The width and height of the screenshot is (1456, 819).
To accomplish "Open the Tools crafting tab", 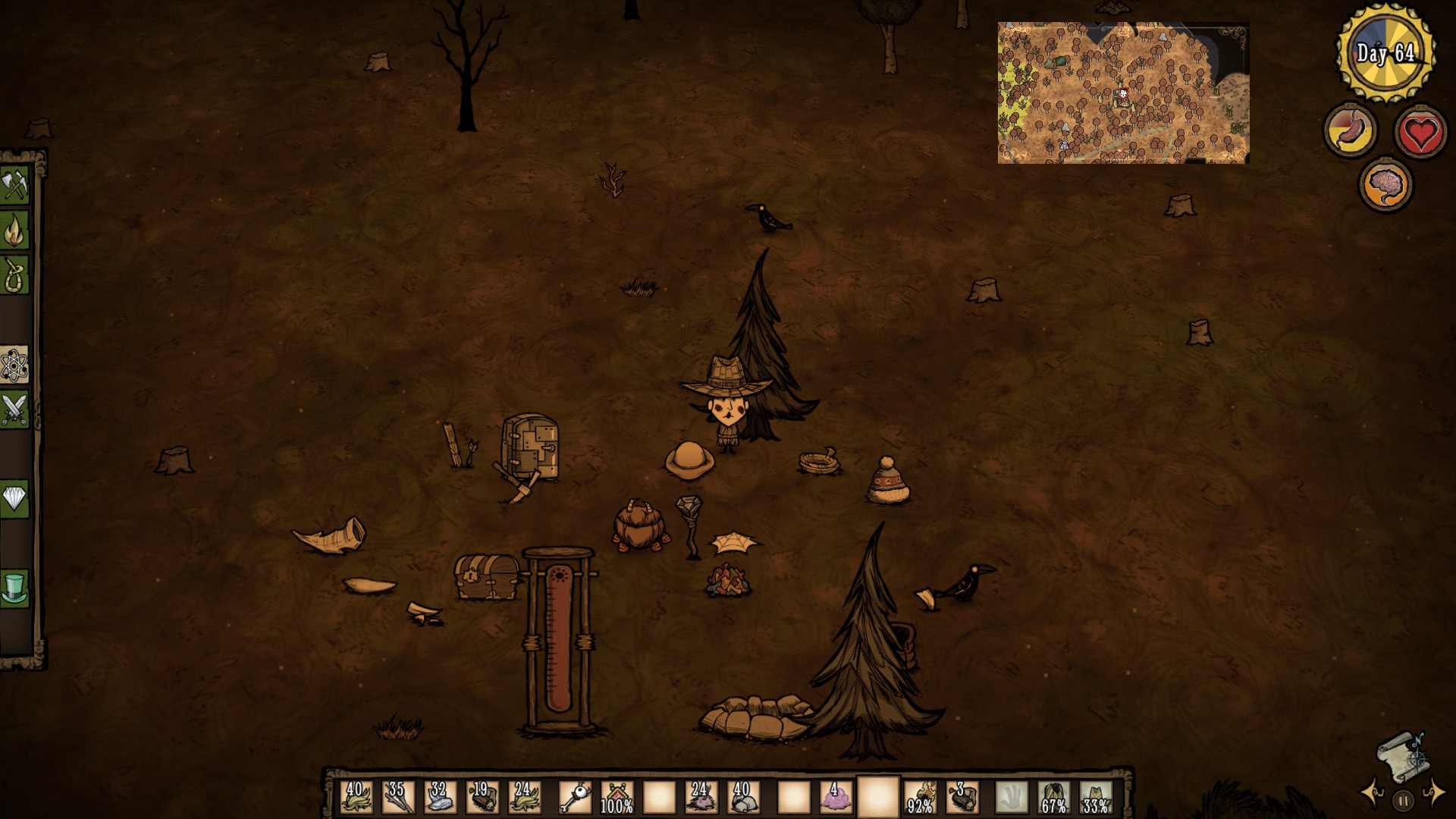I will click(x=14, y=185).
